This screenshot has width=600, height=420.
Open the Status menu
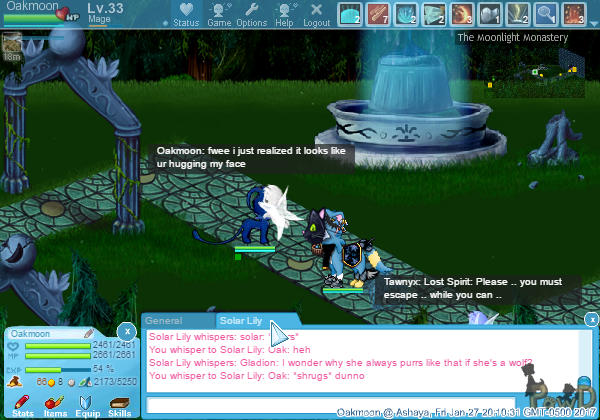point(186,15)
